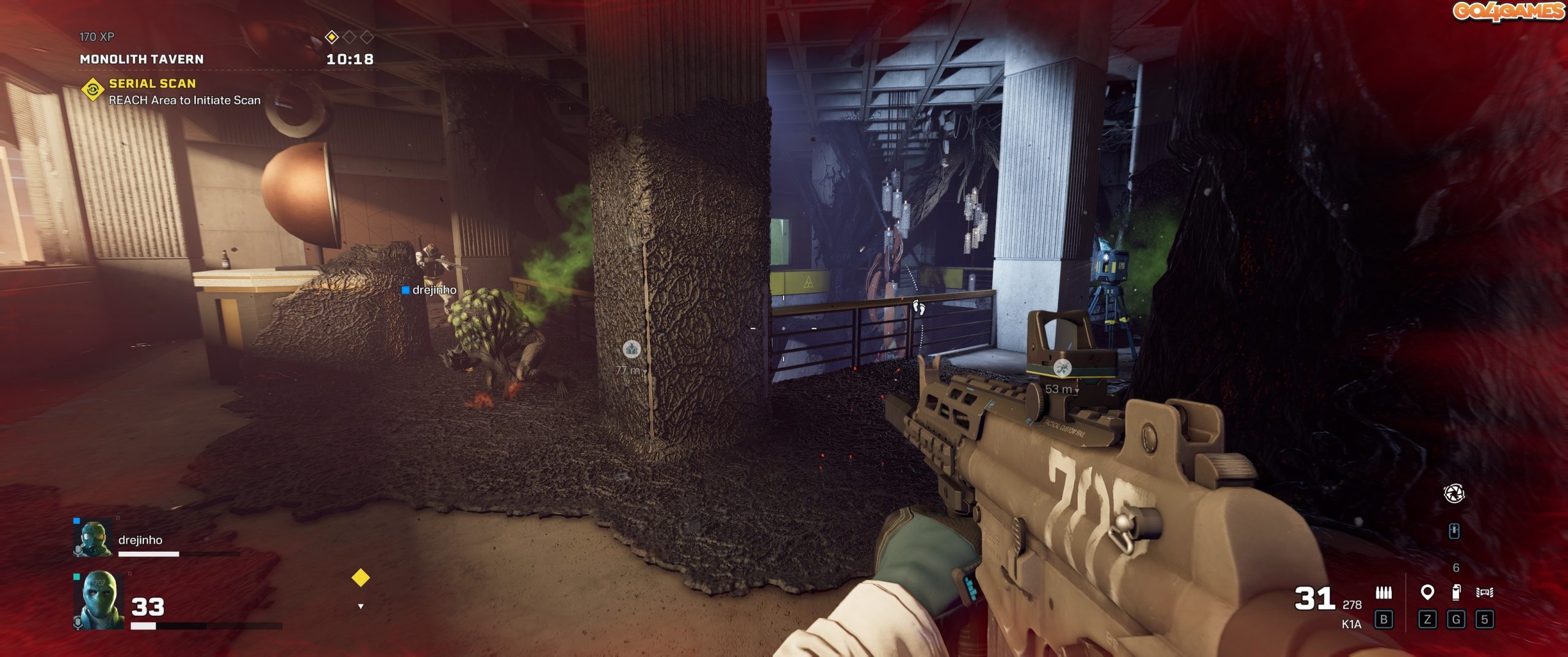This screenshot has height=657, width=1568.
Task: Open the GO4GAMES watermark logo
Action: click(1508, 11)
